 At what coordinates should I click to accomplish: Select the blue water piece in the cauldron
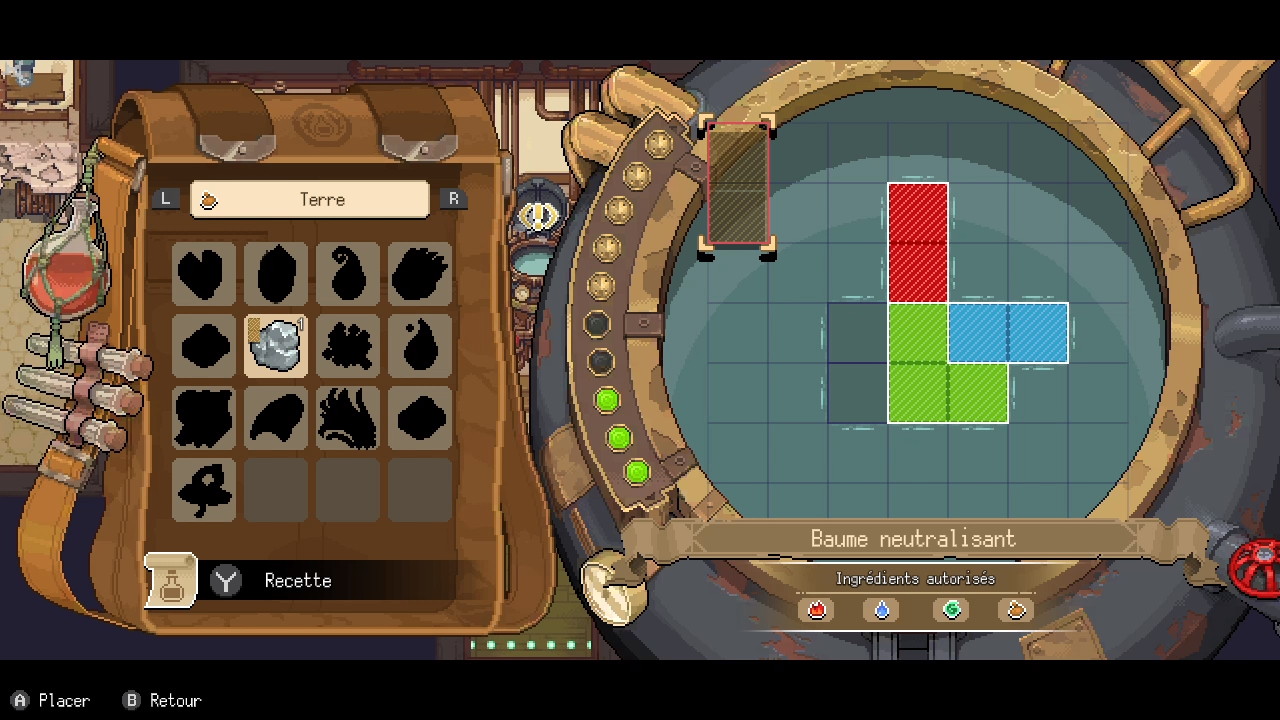point(1007,333)
